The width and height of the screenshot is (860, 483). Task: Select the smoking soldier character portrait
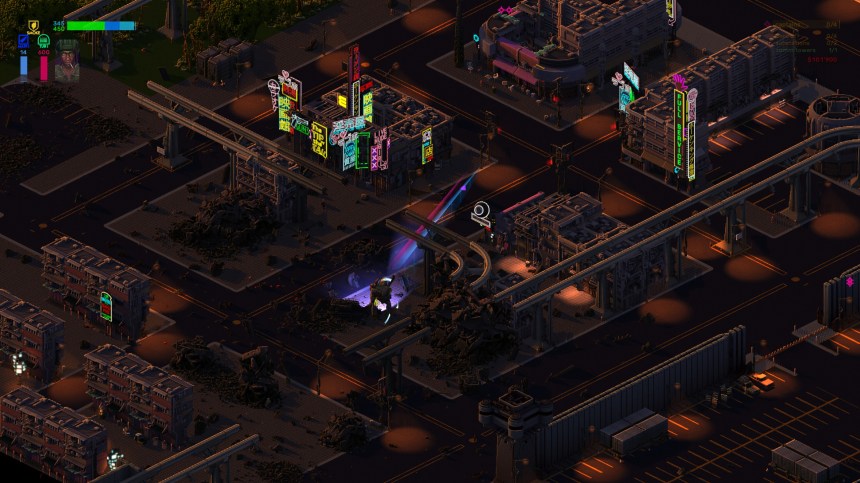click(x=67, y=59)
